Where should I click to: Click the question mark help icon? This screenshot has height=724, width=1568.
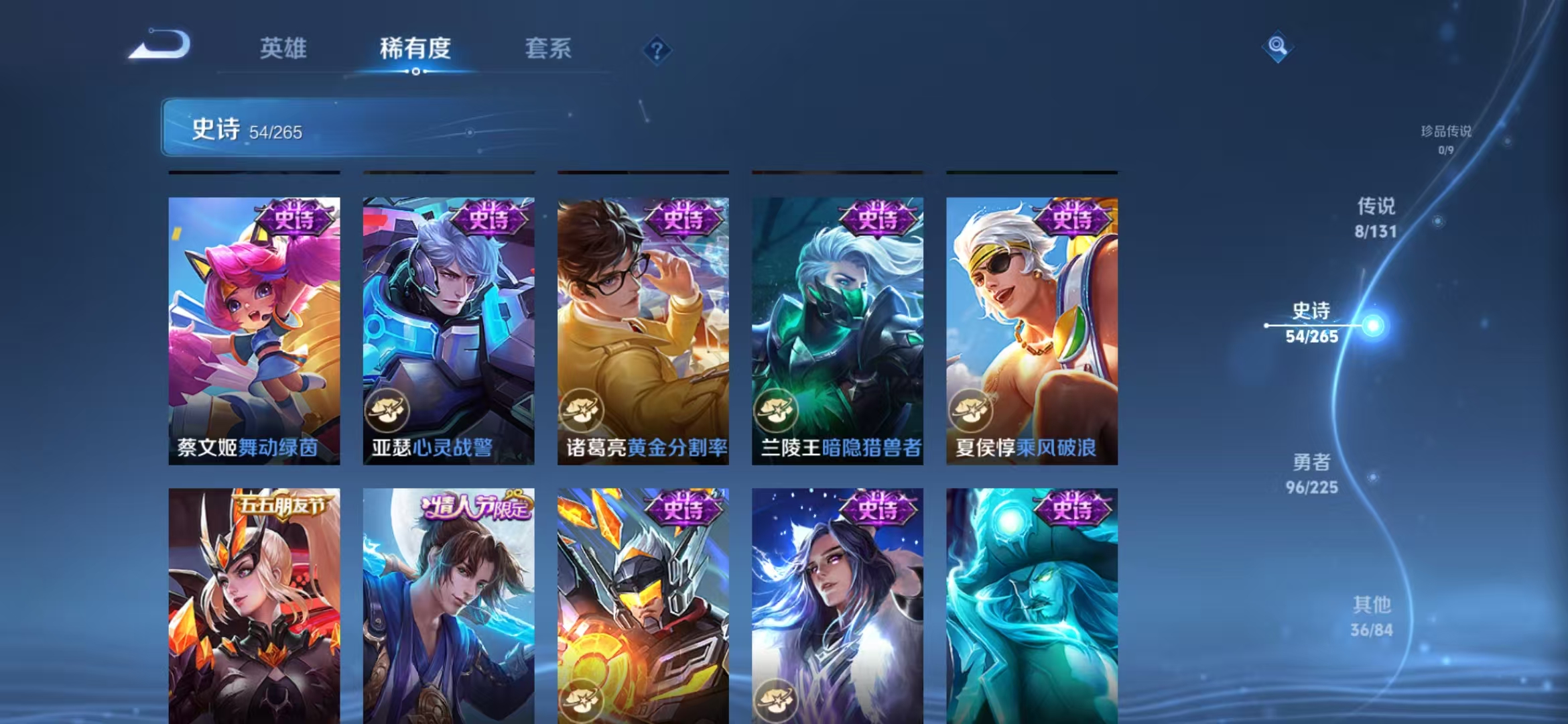point(657,50)
